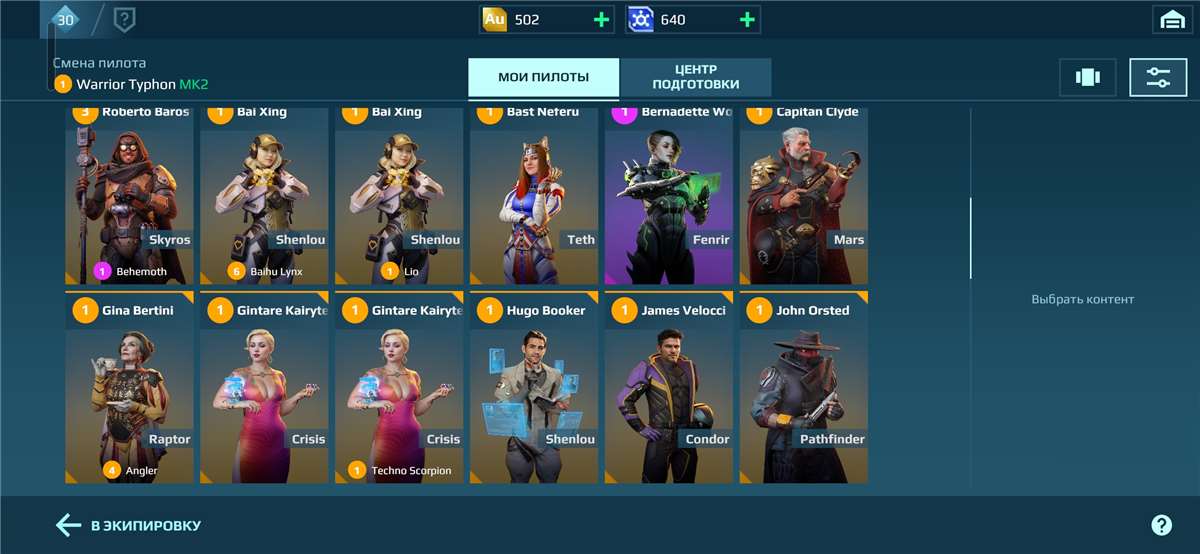The width and height of the screenshot is (1200, 554).
Task: Open the Центр подготовки tab
Action: [695, 77]
